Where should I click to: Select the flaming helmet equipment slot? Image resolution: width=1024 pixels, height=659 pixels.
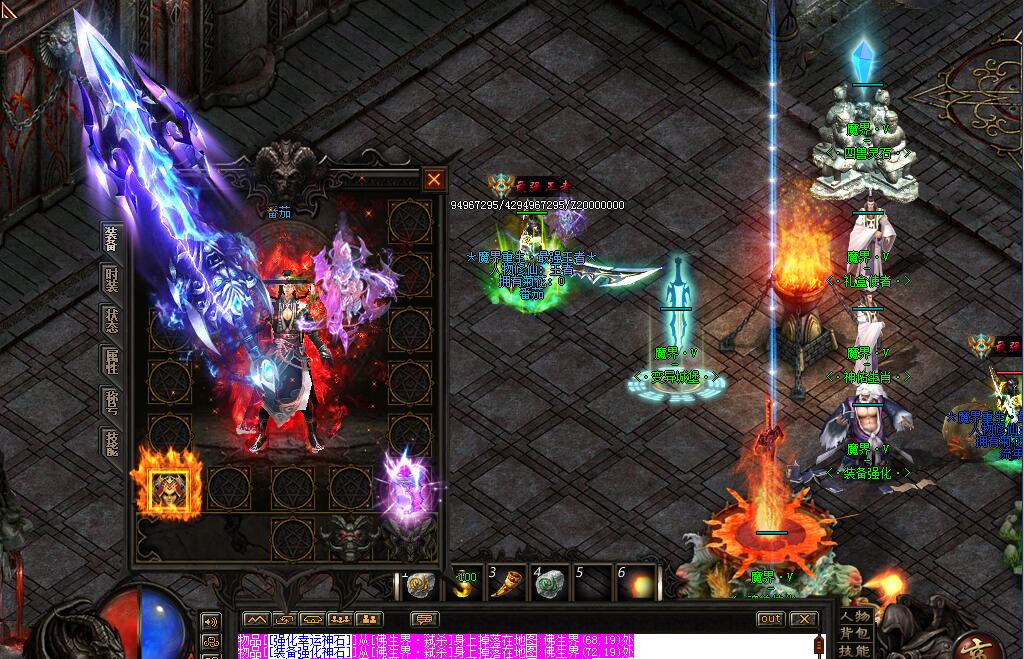click(x=166, y=487)
